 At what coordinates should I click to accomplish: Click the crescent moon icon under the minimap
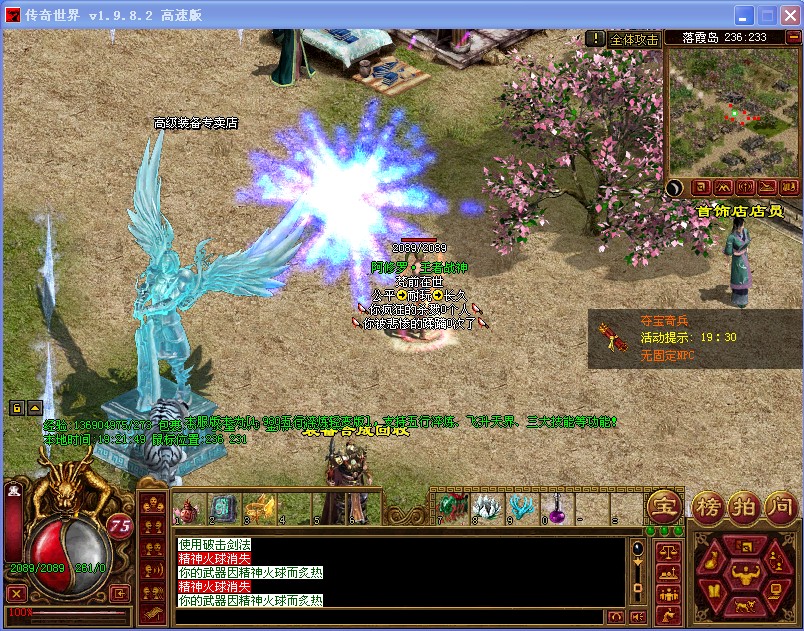pyautogui.click(x=675, y=187)
